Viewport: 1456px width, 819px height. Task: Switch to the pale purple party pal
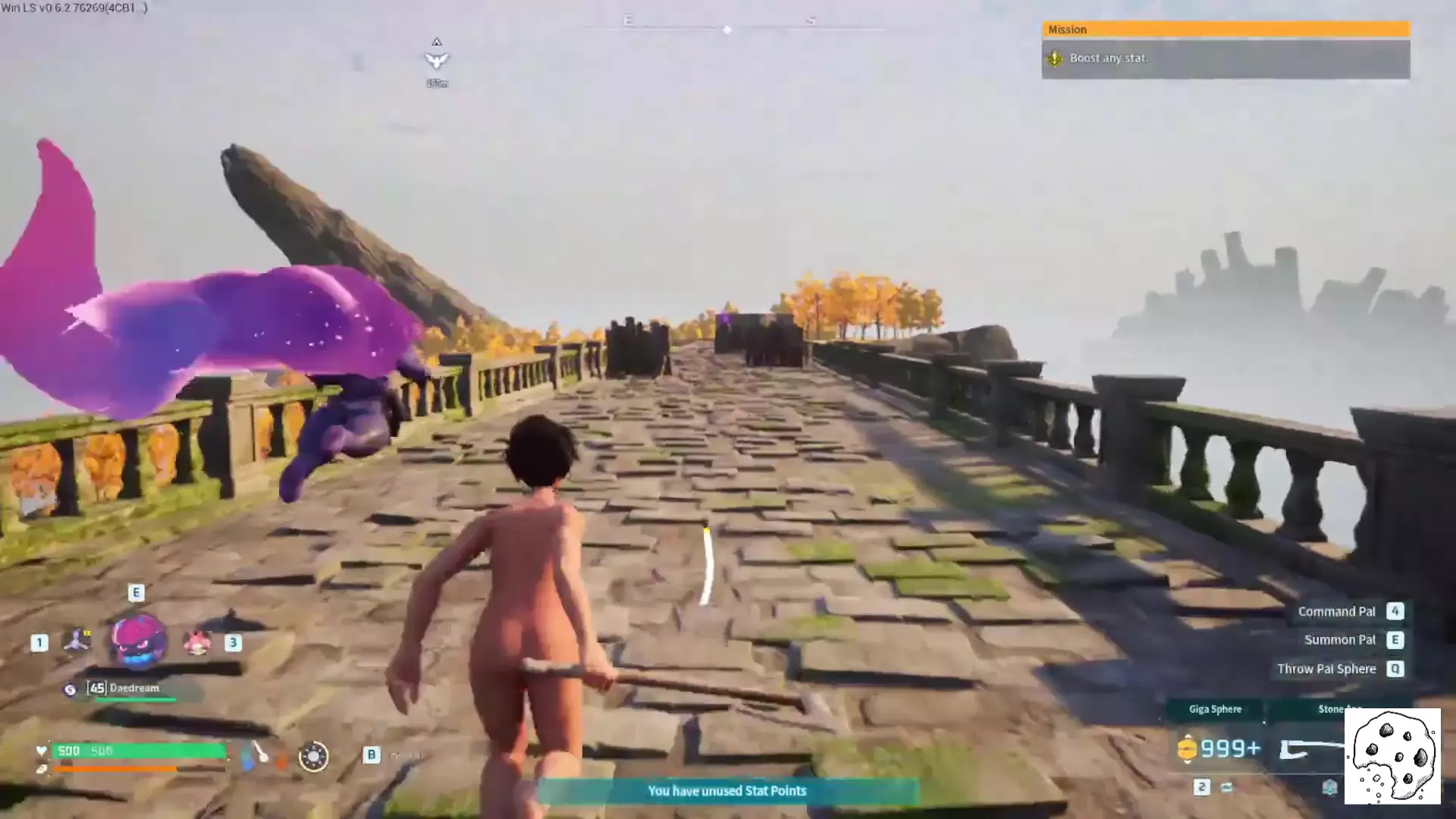pos(77,641)
